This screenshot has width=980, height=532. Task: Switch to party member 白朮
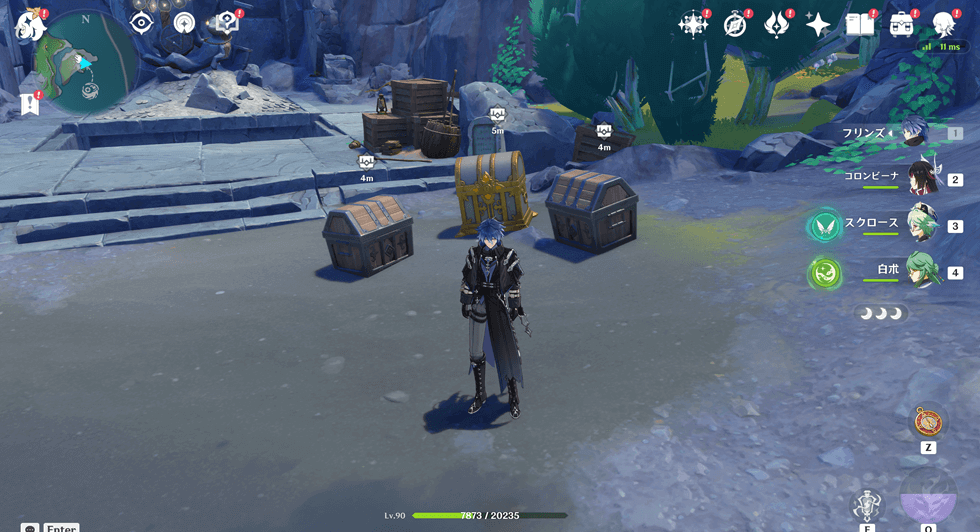pyautogui.click(x=920, y=270)
